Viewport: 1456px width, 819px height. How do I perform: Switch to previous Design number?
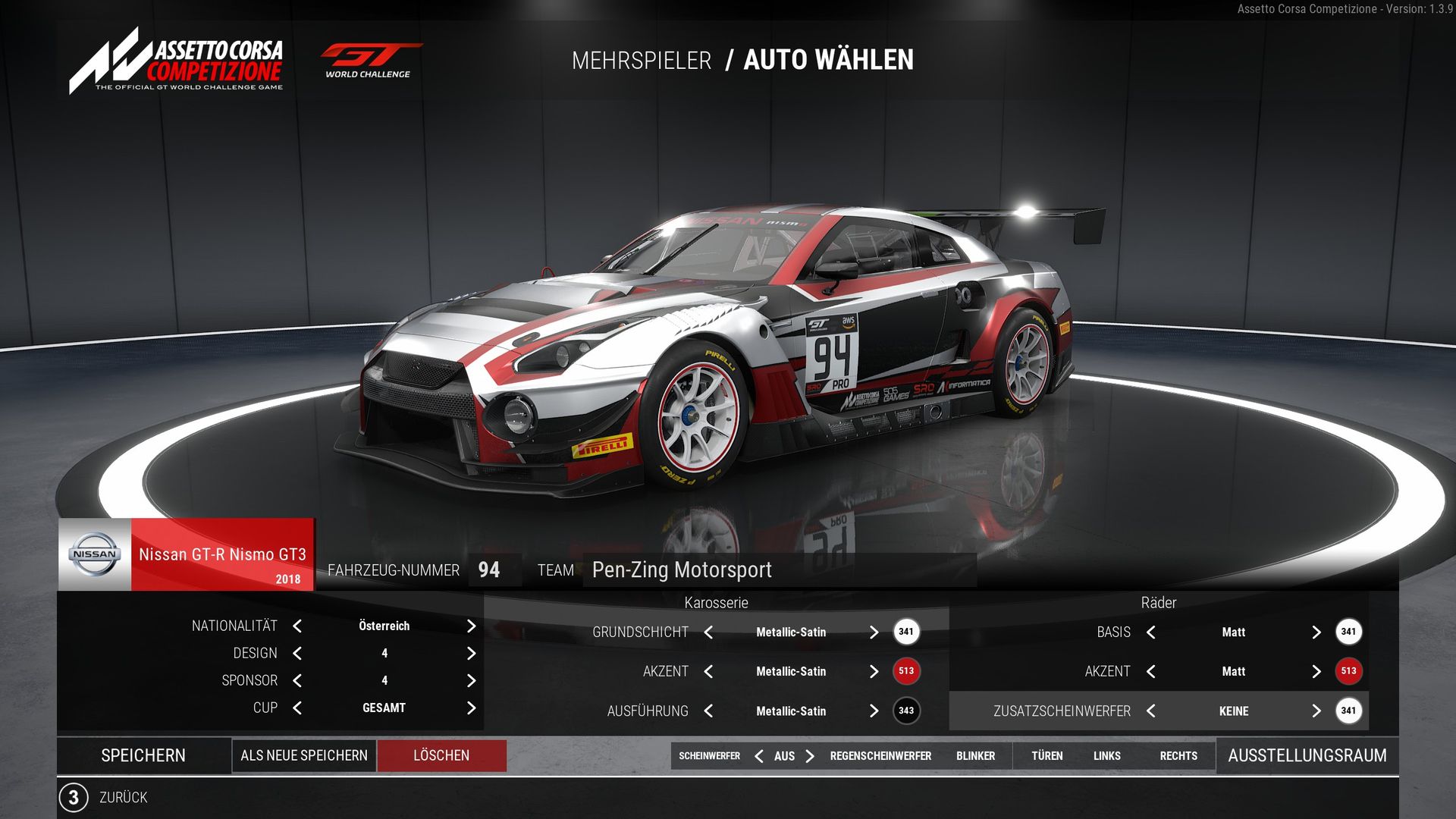[x=297, y=653]
